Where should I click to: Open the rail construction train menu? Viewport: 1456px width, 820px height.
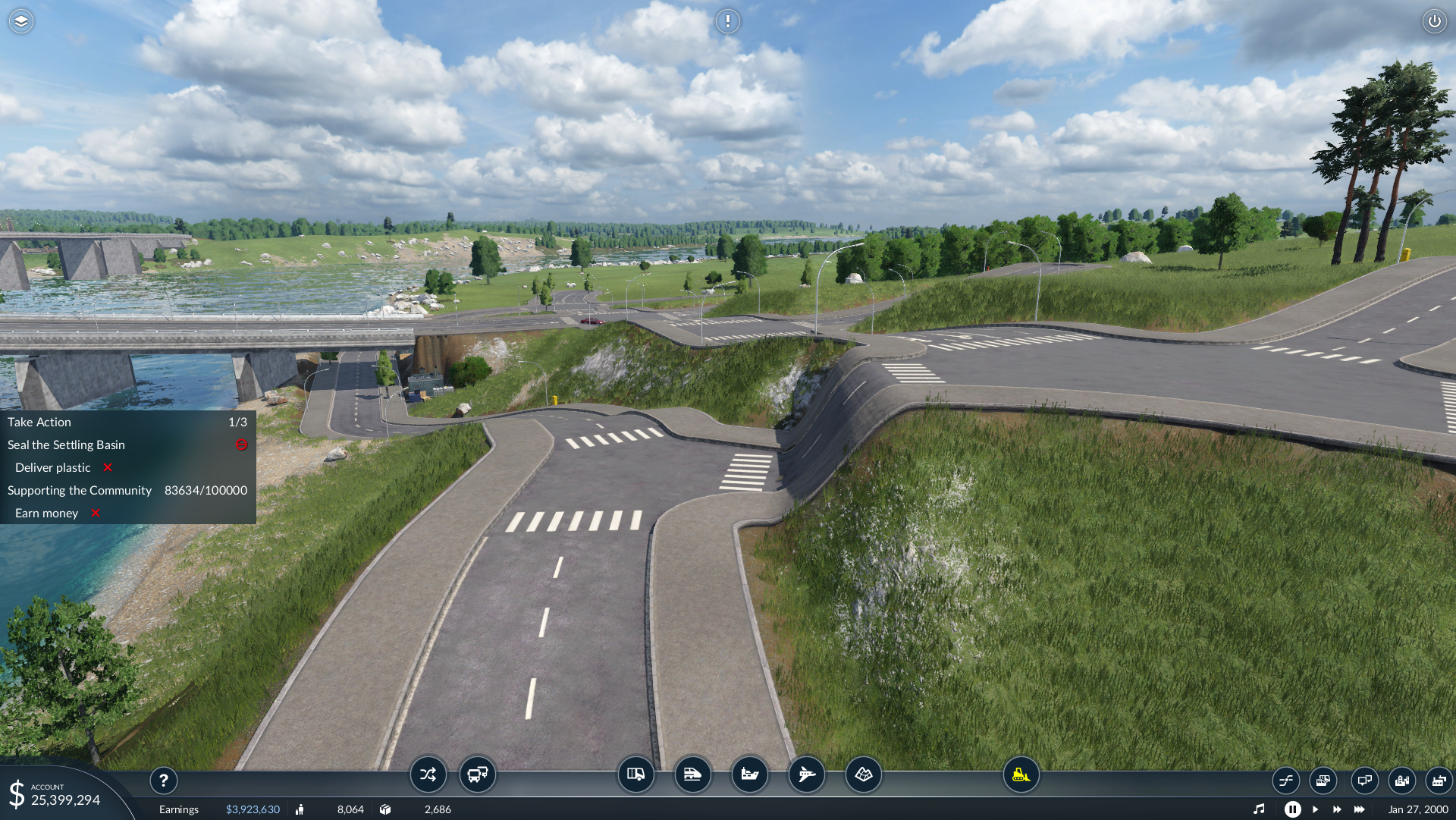pyautogui.click(x=692, y=774)
